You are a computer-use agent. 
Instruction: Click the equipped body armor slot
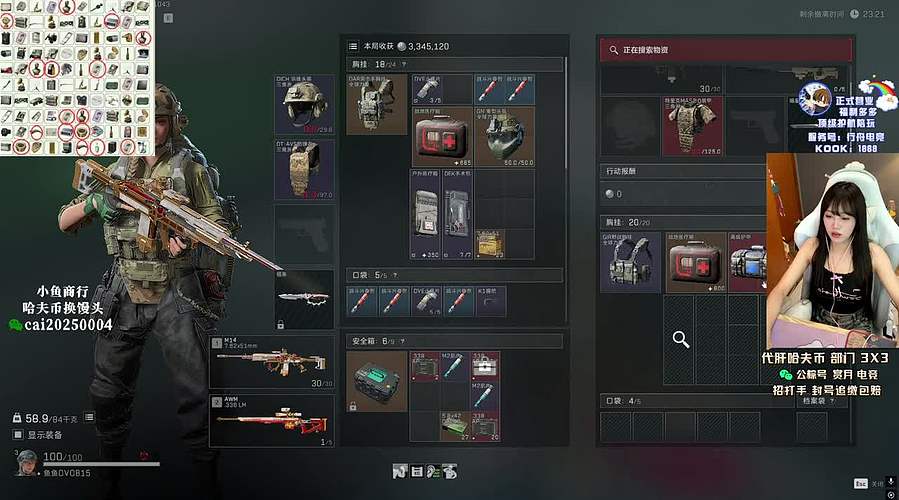pos(304,169)
